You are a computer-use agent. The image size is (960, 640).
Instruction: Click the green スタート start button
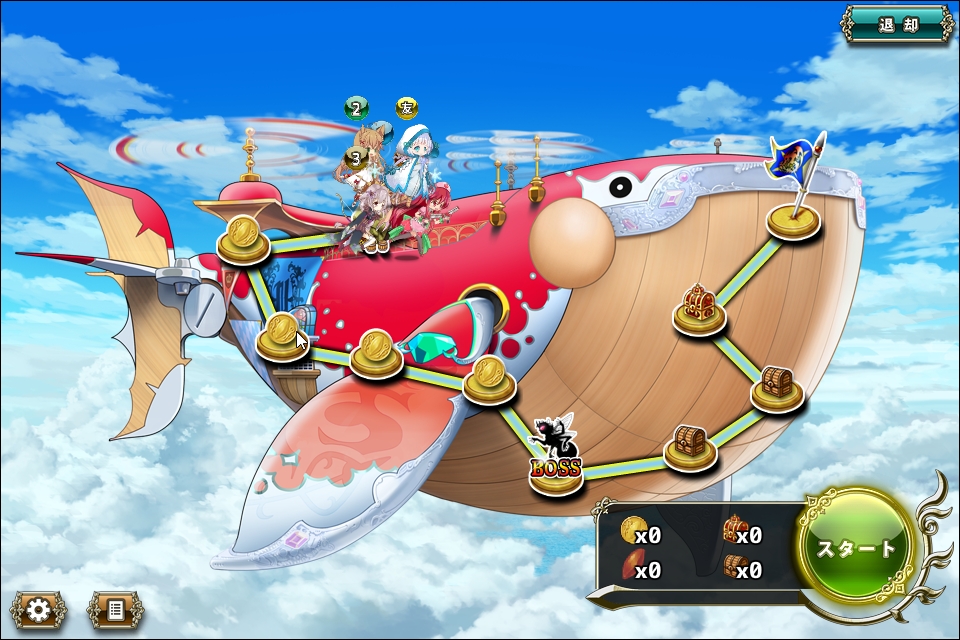point(857,549)
